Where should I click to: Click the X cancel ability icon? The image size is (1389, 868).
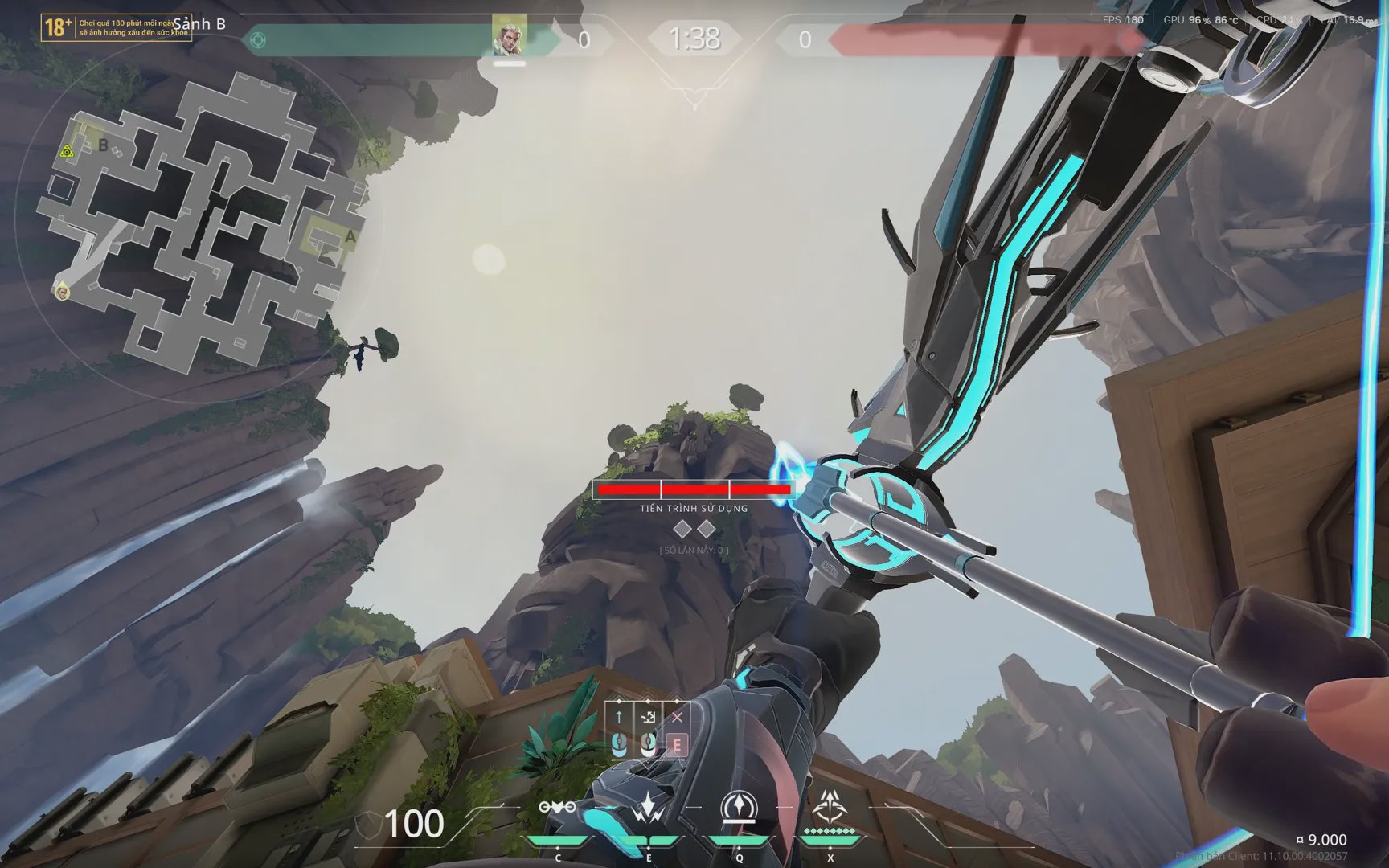point(677,716)
